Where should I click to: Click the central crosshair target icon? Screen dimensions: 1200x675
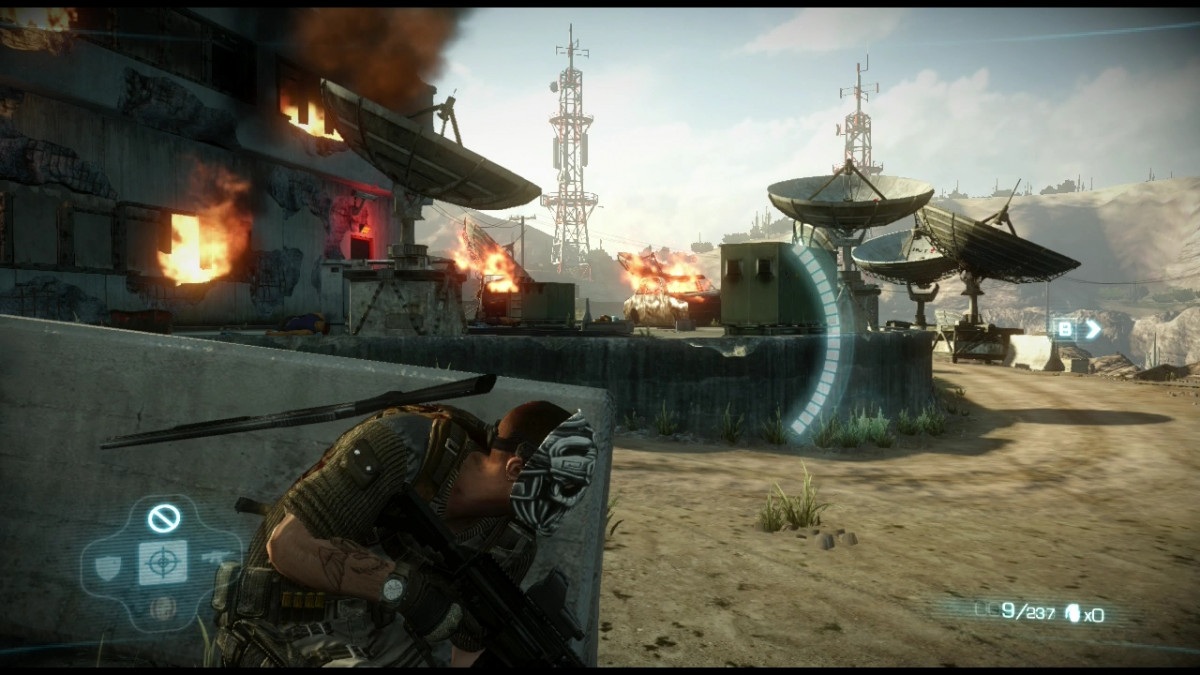(x=162, y=563)
